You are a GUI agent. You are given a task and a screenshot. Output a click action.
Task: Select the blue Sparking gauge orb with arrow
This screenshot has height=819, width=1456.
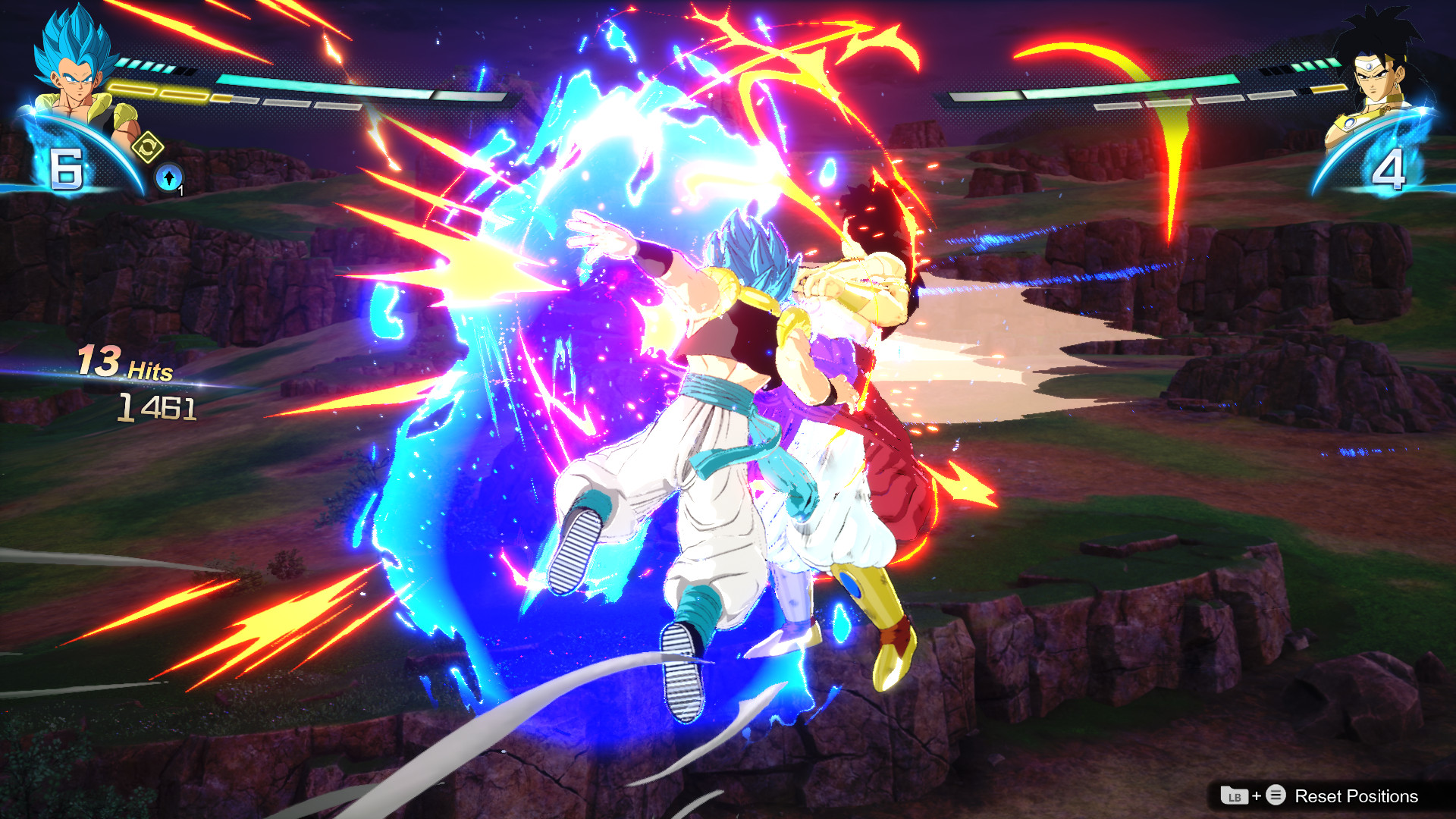click(169, 176)
